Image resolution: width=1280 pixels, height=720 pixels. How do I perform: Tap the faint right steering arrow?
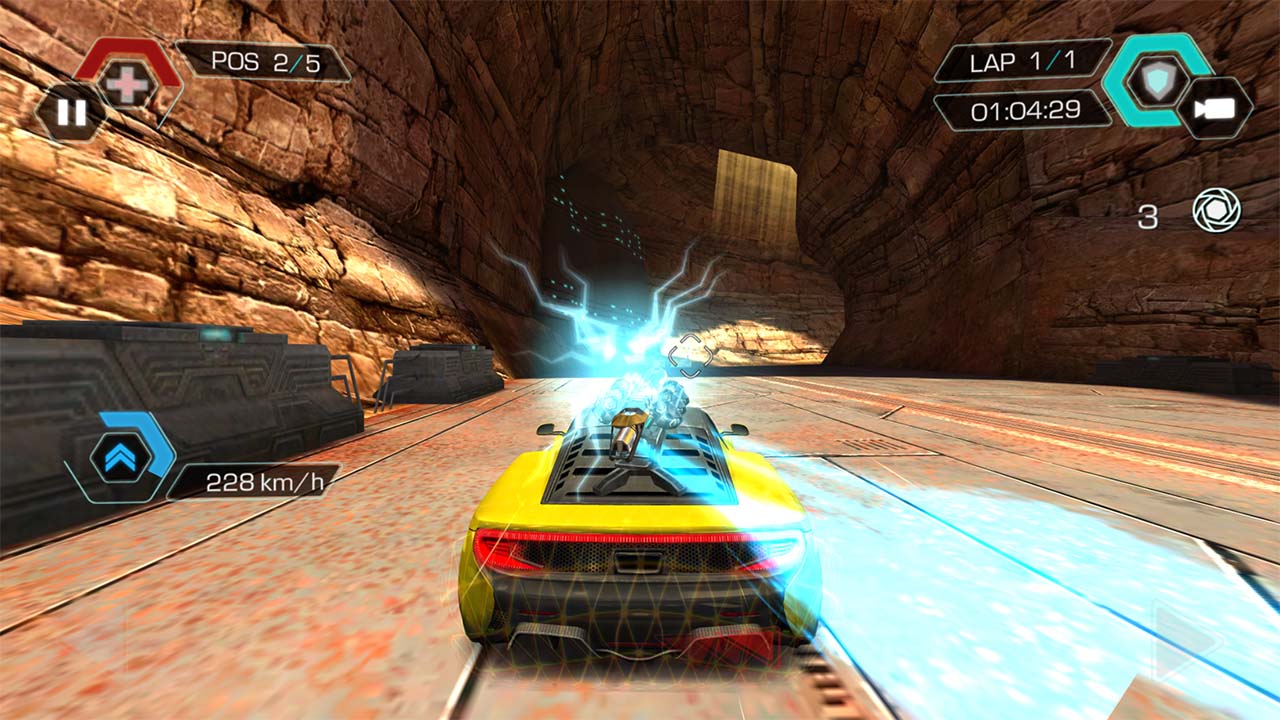1184,640
